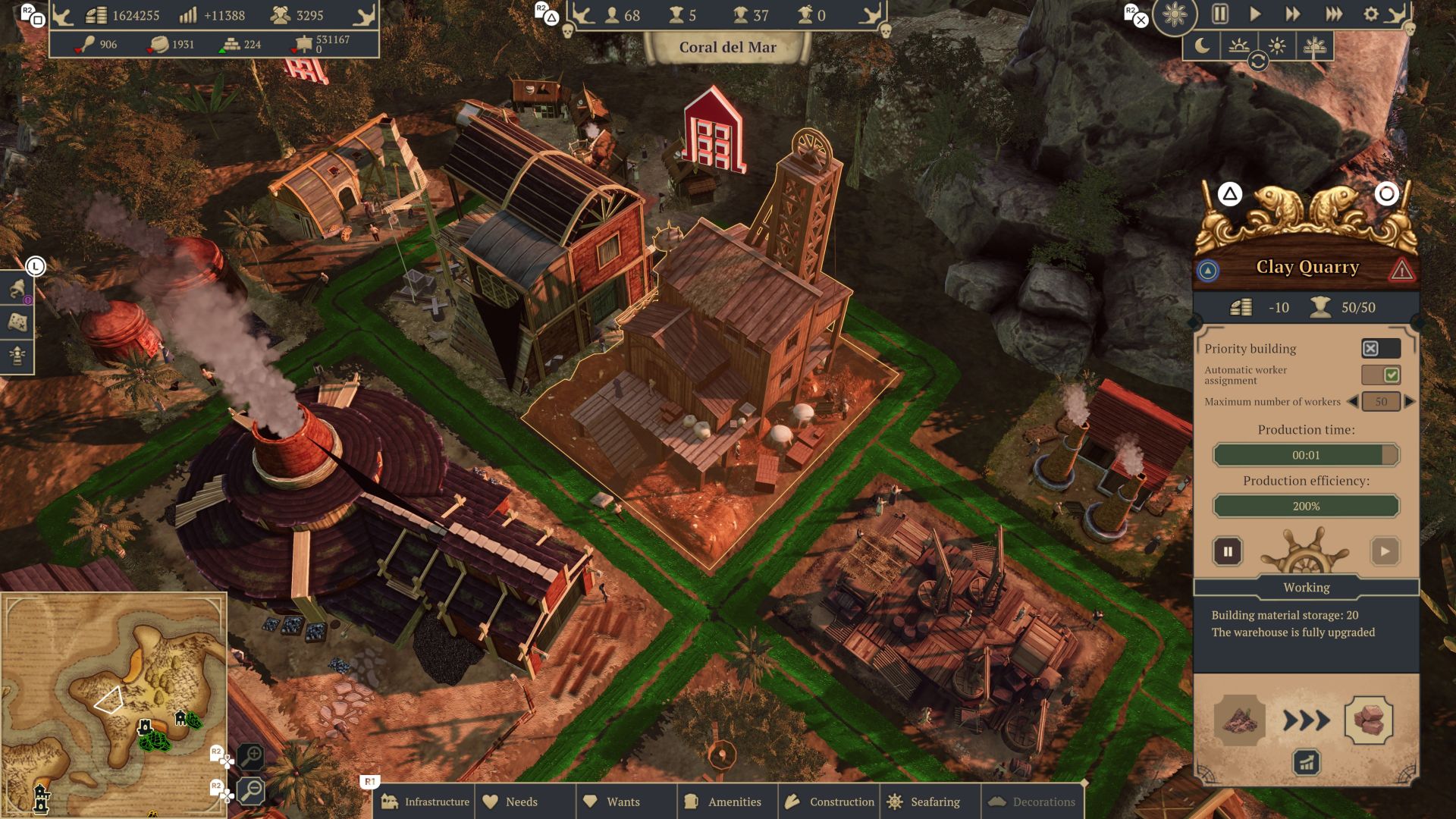1456x819 pixels.
Task: Switch to the Seafaring tab
Action: (927, 802)
